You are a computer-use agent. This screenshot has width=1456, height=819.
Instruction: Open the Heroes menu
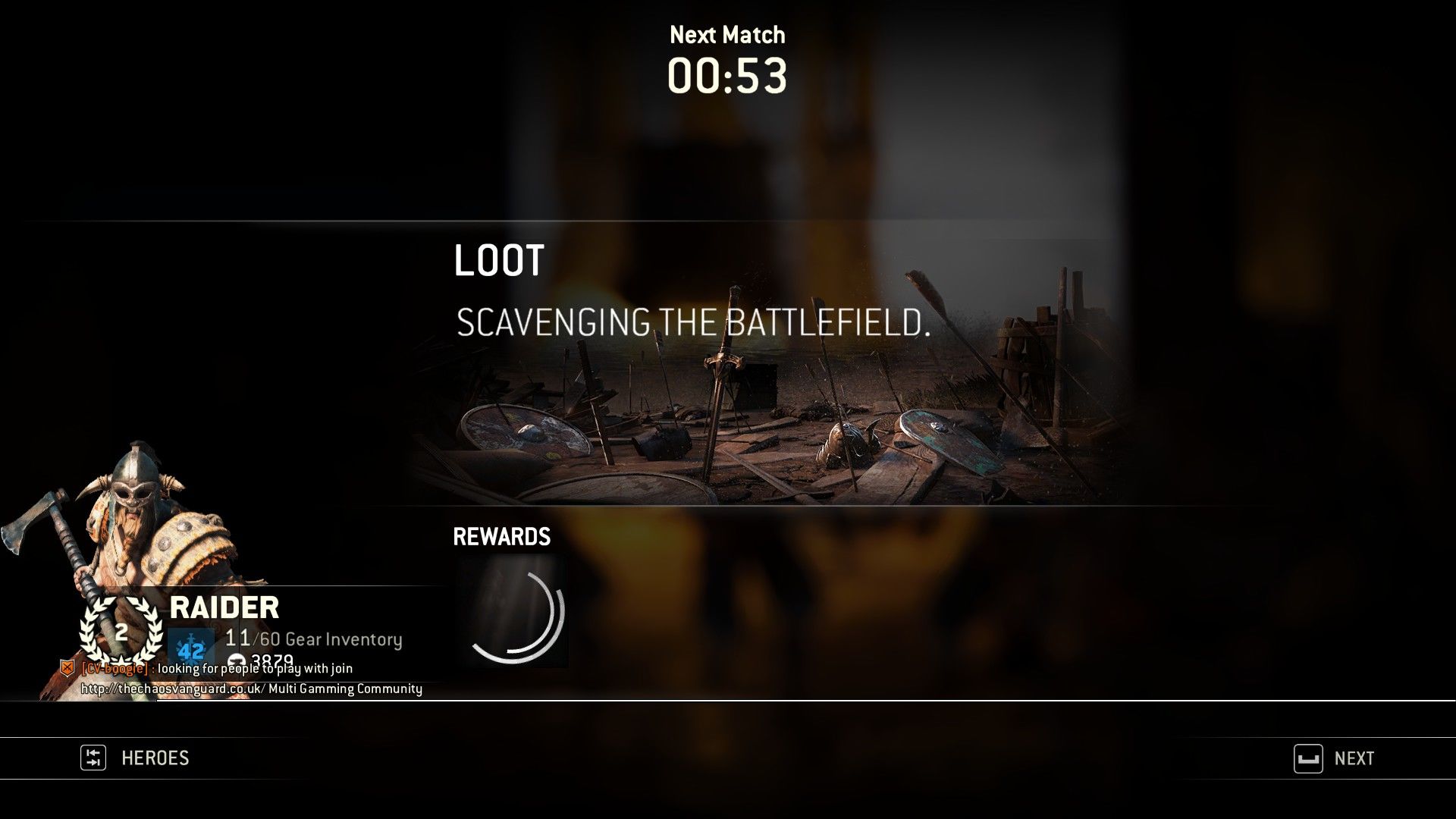(136, 758)
